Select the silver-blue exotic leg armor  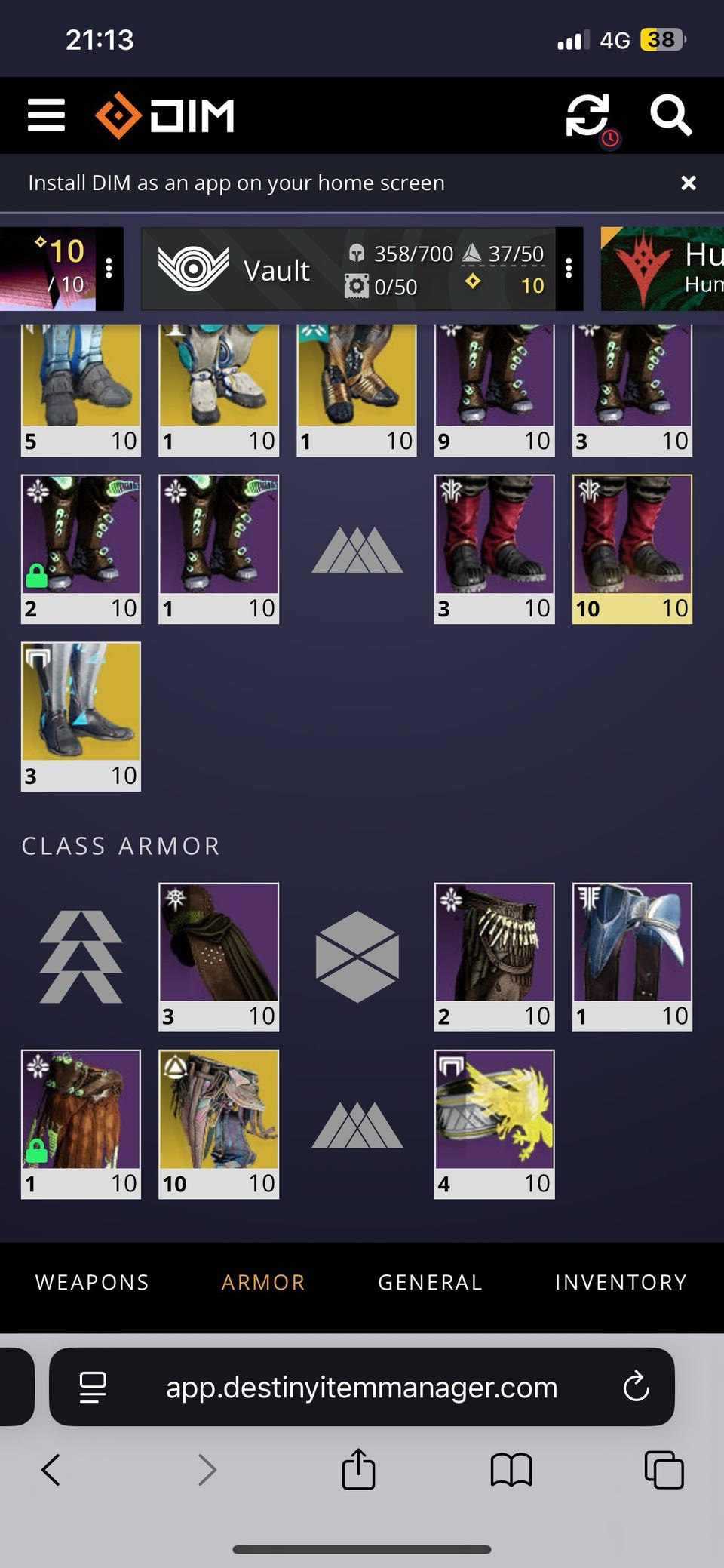coord(81,716)
